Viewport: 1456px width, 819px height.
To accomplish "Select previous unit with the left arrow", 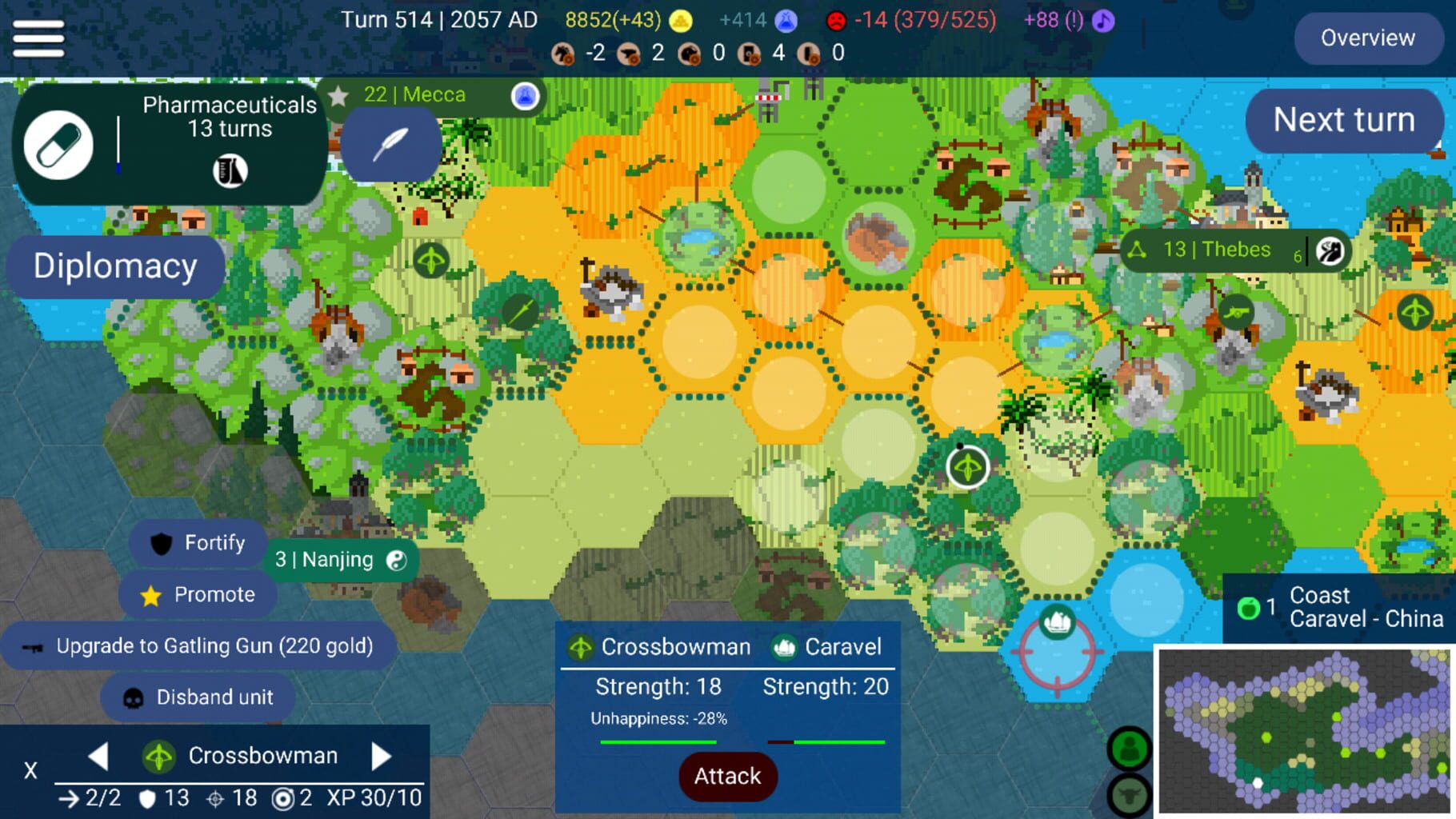I will pos(98,755).
